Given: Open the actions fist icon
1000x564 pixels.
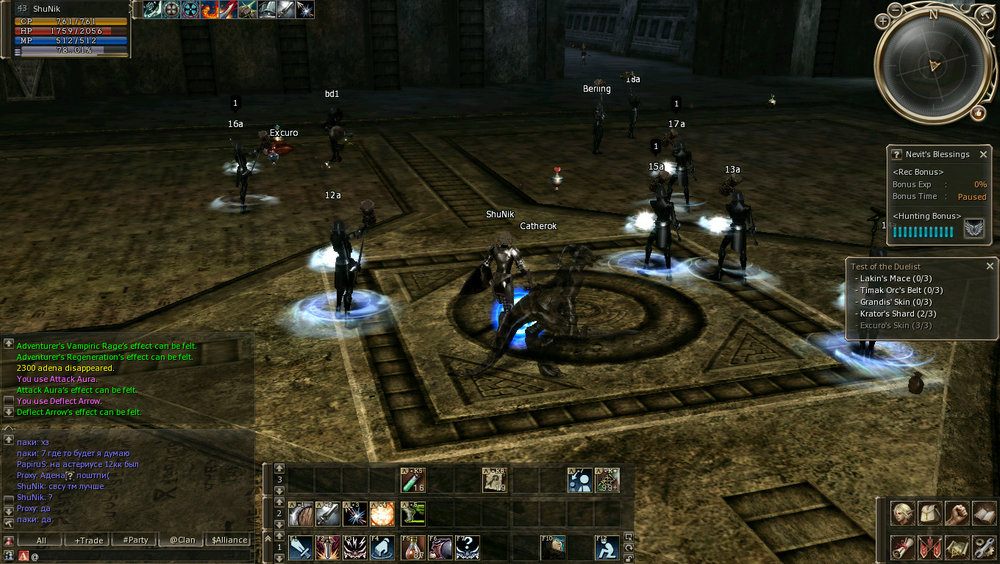Looking at the screenshot, I should [957, 514].
